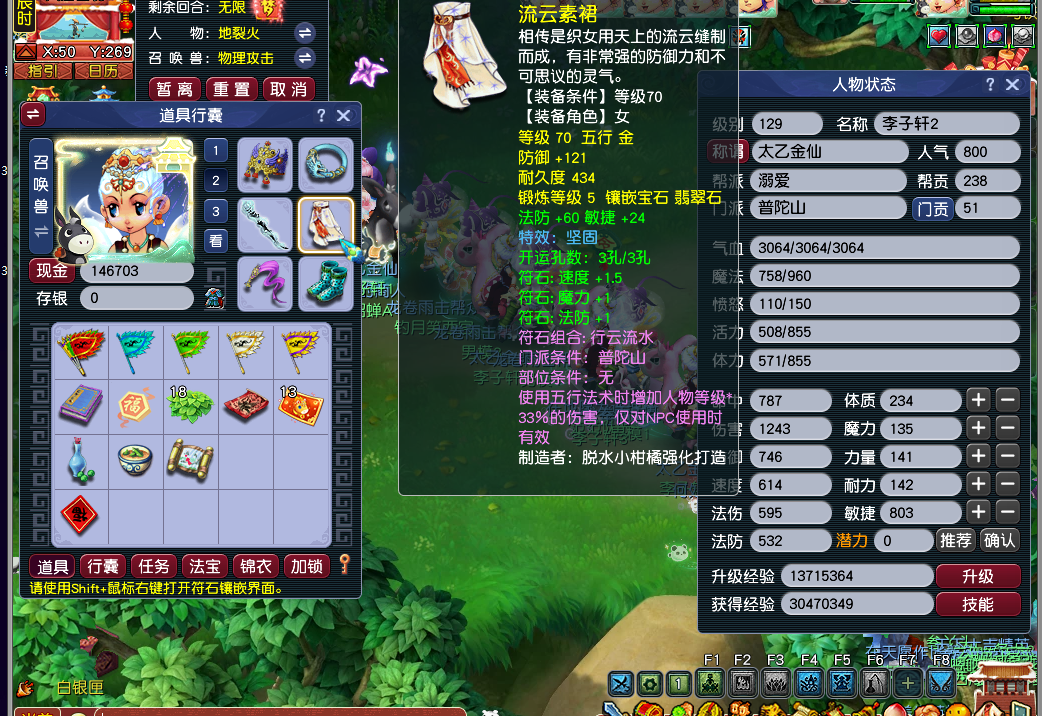Click the 推荐 attribute recommendation button
Image resolution: width=1042 pixels, height=716 pixels.
click(955, 540)
